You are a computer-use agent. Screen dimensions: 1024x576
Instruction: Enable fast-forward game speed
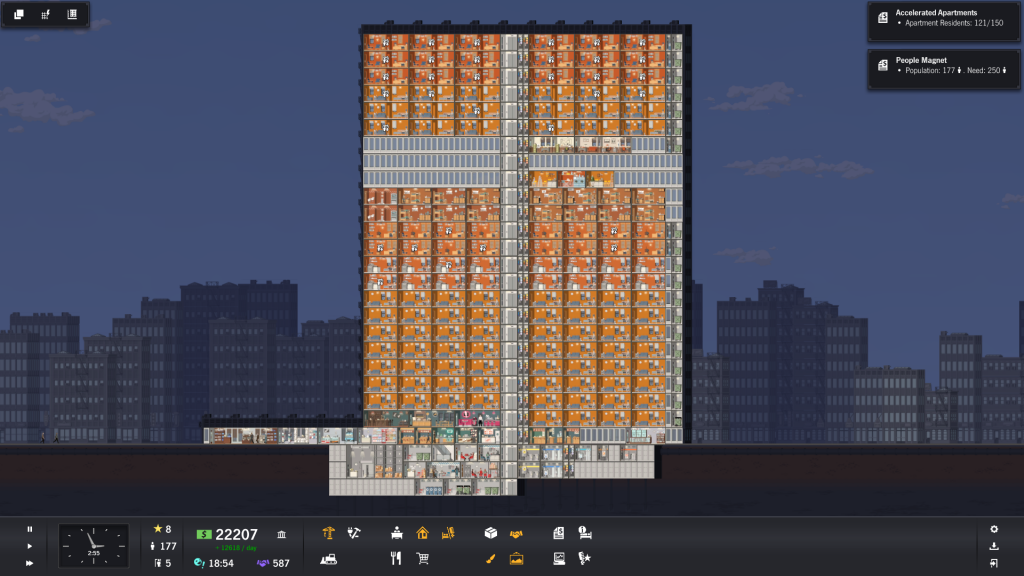point(30,563)
